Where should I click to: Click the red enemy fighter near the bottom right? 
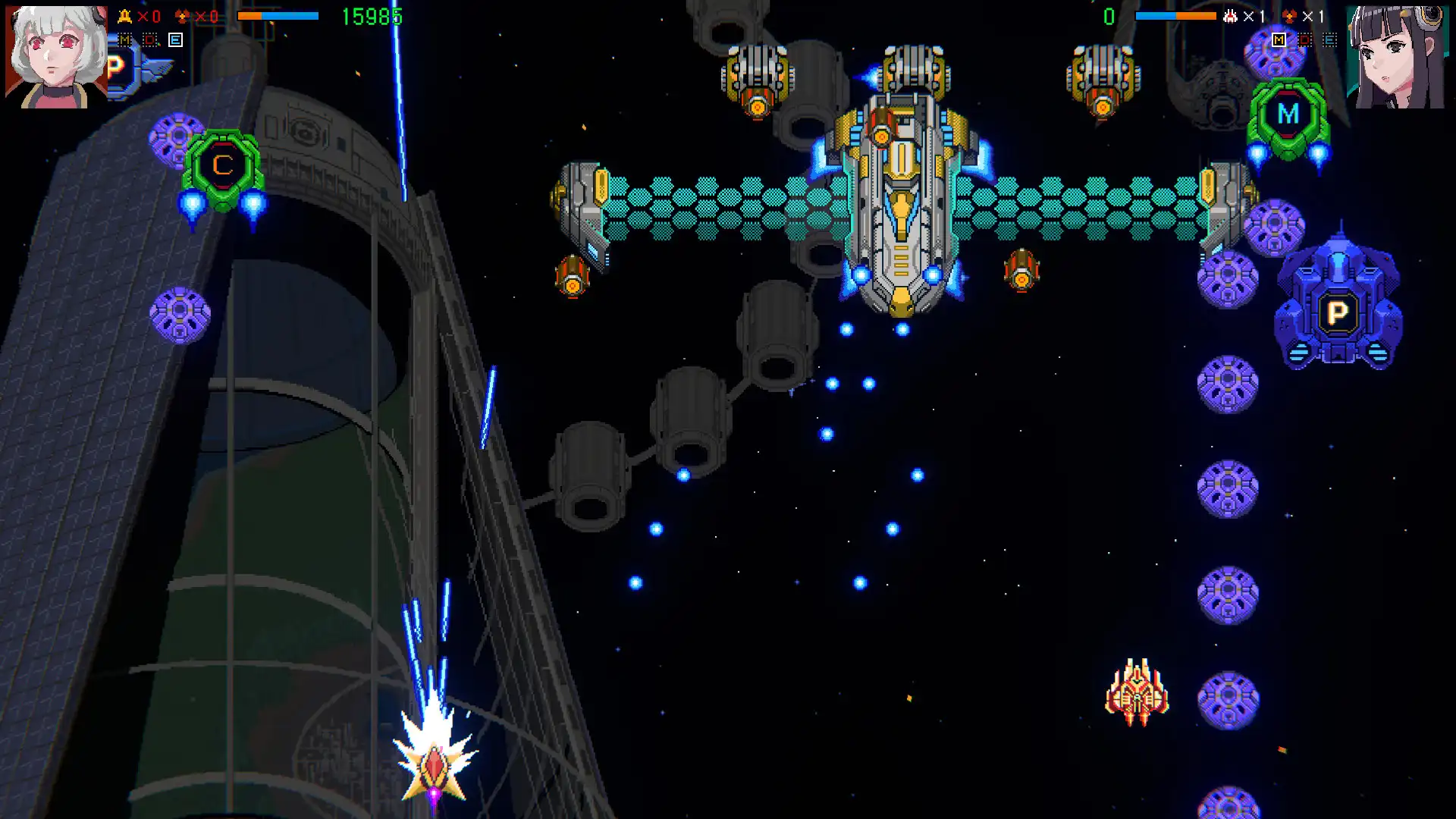click(x=1137, y=694)
